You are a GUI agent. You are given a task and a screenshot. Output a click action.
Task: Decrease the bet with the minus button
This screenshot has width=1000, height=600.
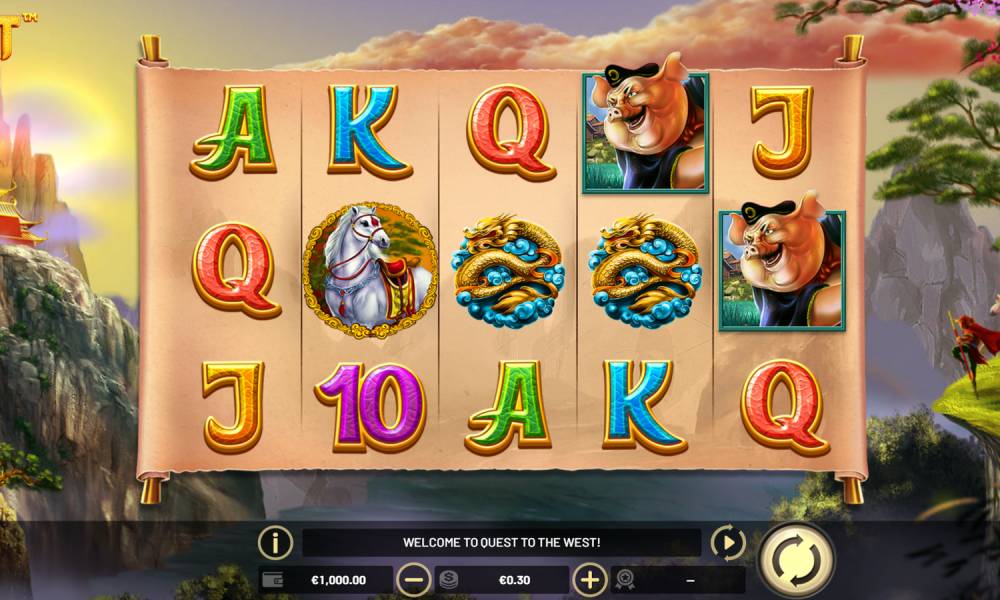[413, 579]
